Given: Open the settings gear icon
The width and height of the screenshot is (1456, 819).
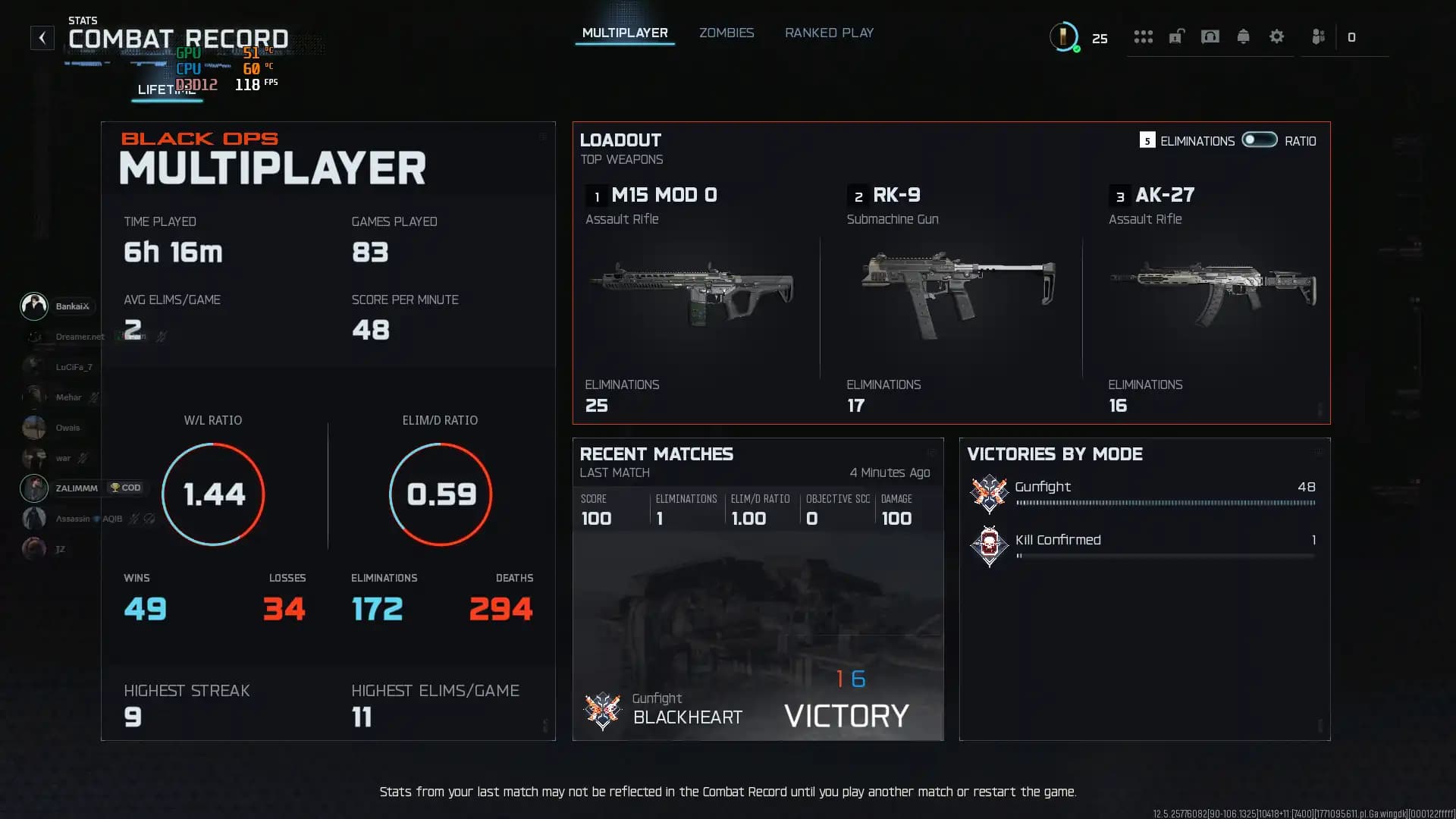Looking at the screenshot, I should (1277, 36).
